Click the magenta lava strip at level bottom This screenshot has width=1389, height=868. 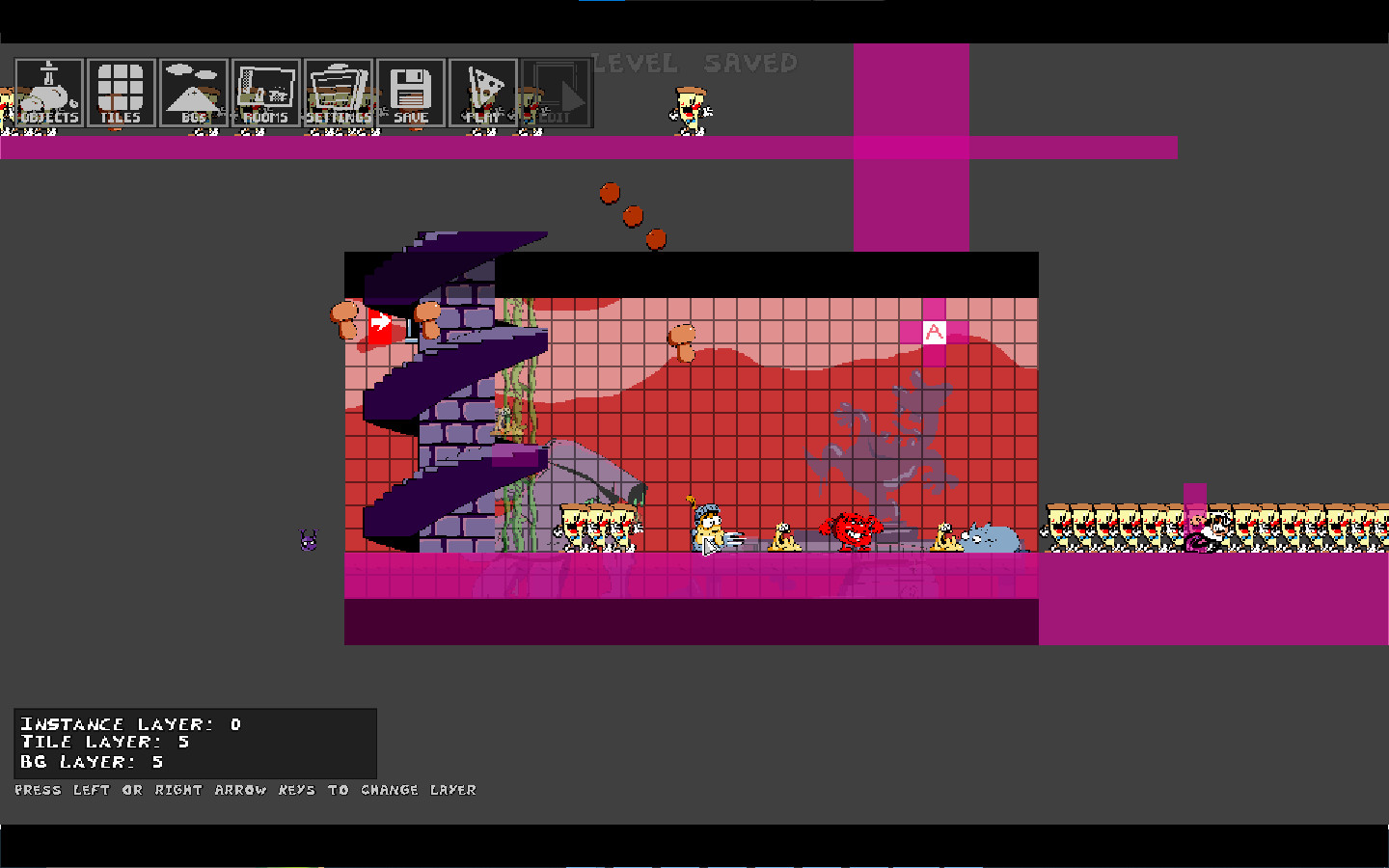coord(675,574)
